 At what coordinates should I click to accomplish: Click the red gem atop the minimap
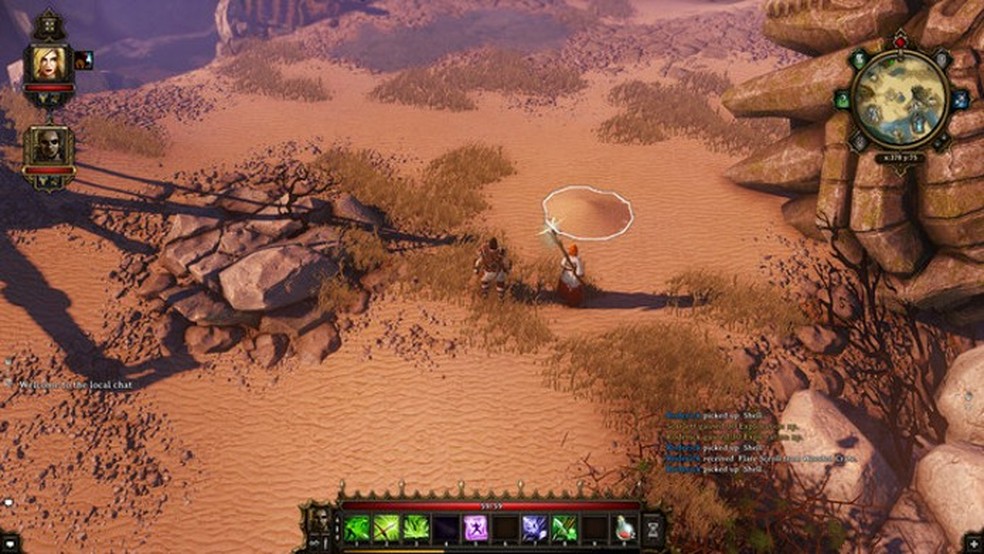click(x=899, y=39)
